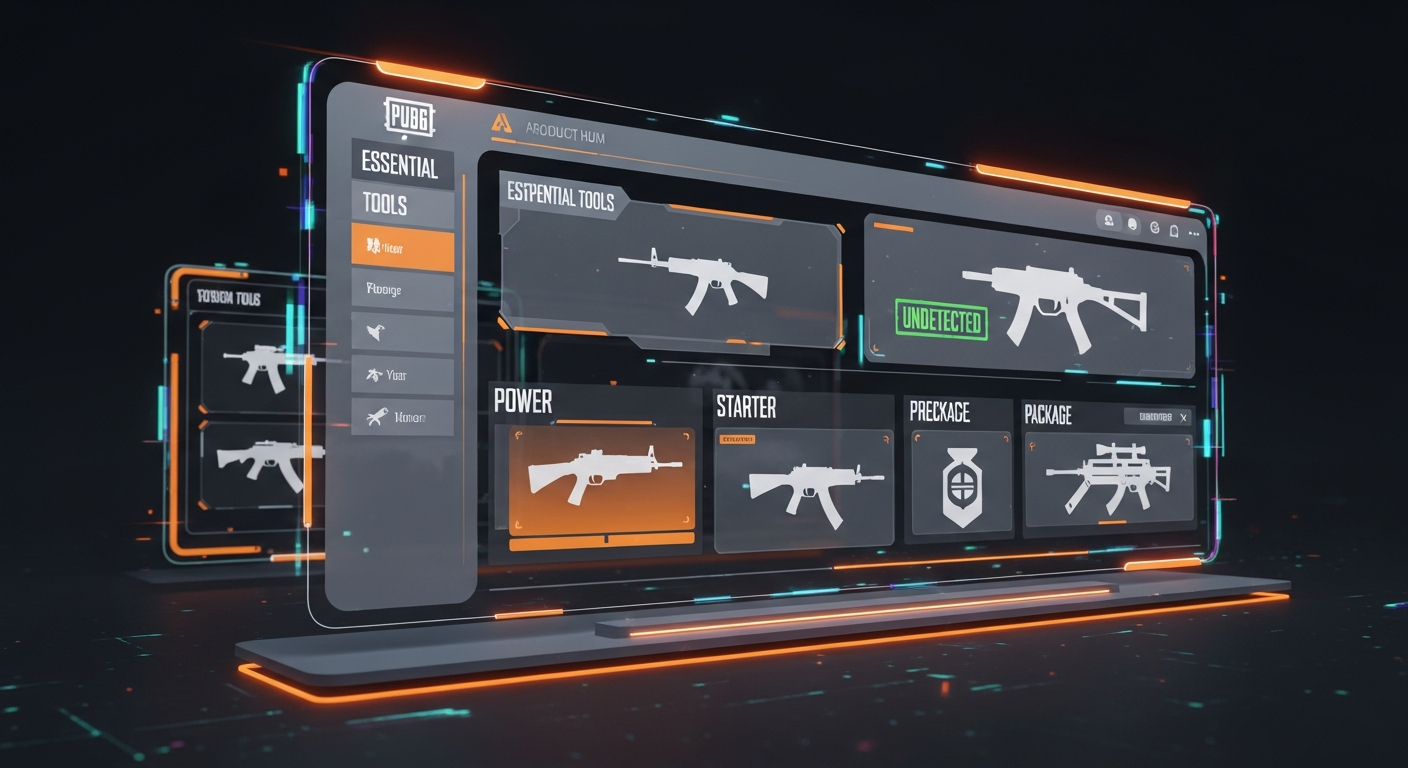
Task: Choose the Power package rifle tile
Action: click(601, 478)
